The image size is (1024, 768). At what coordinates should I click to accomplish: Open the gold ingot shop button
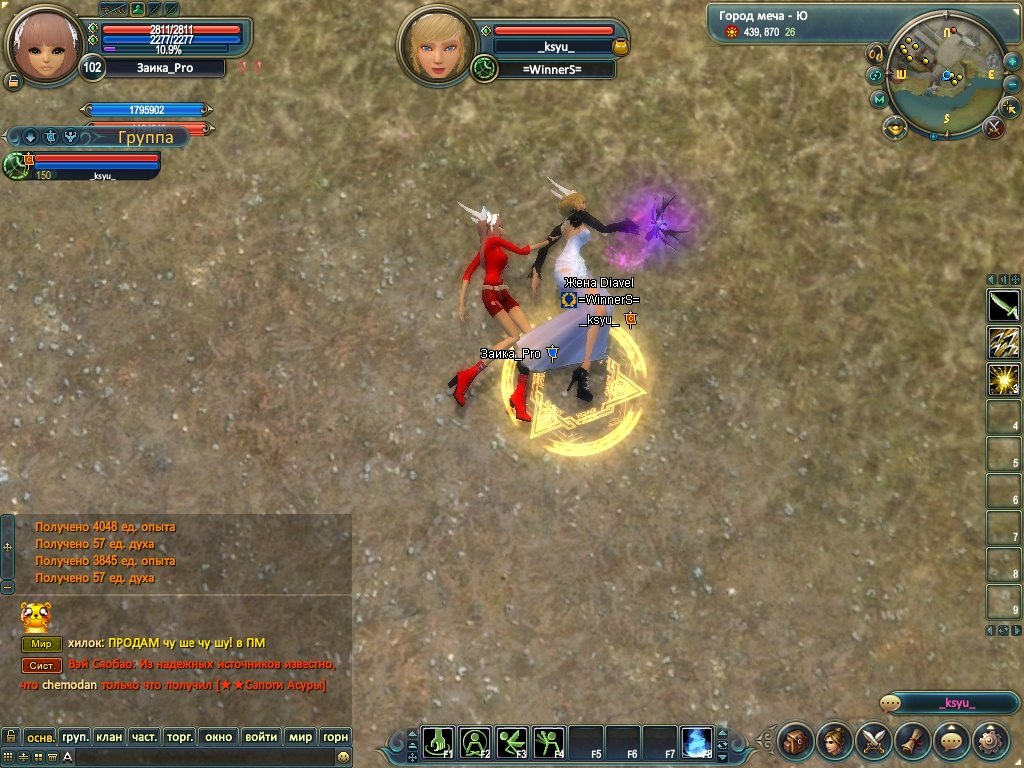[894, 126]
